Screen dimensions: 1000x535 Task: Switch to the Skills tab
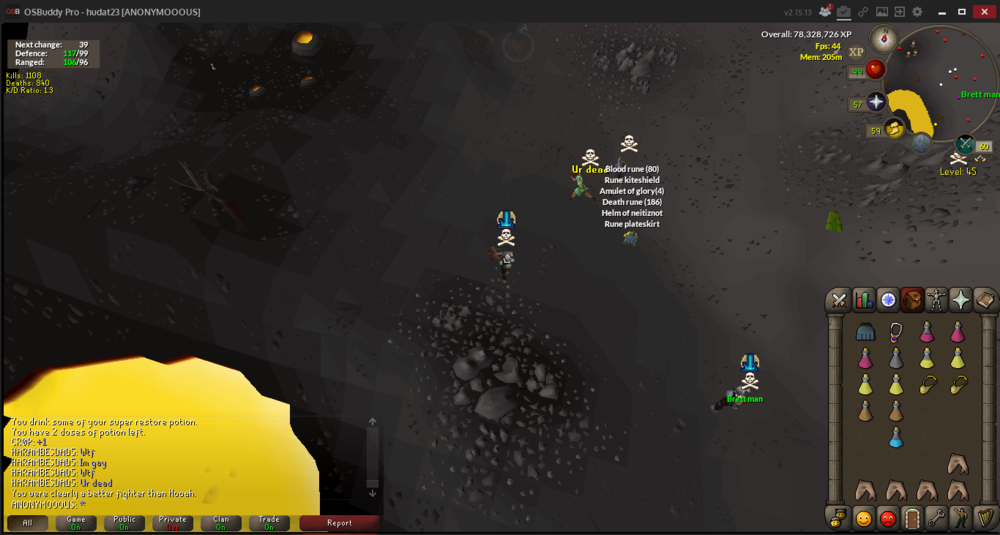coord(863,299)
